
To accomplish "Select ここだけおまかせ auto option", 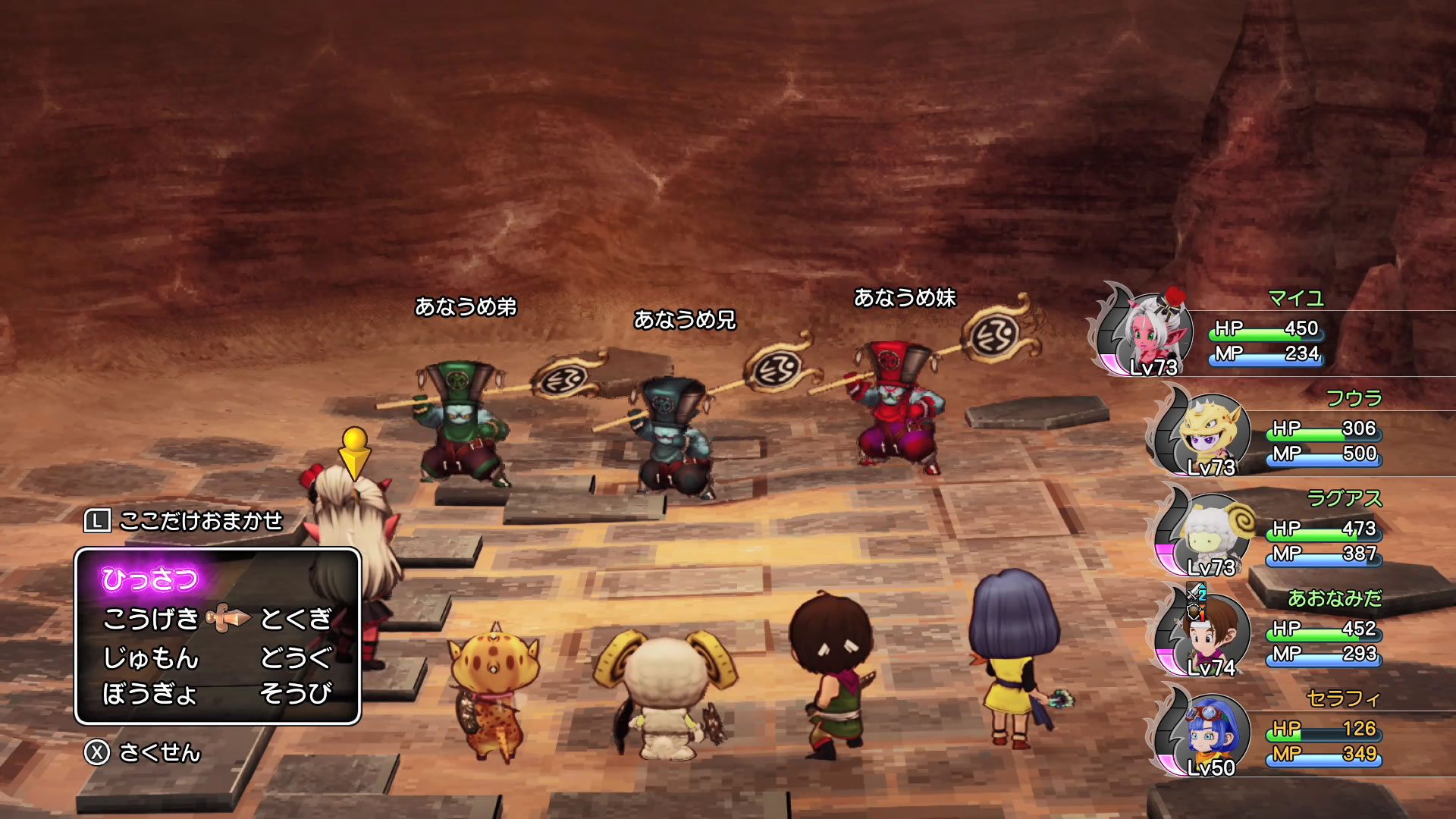I will (x=200, y=521).
